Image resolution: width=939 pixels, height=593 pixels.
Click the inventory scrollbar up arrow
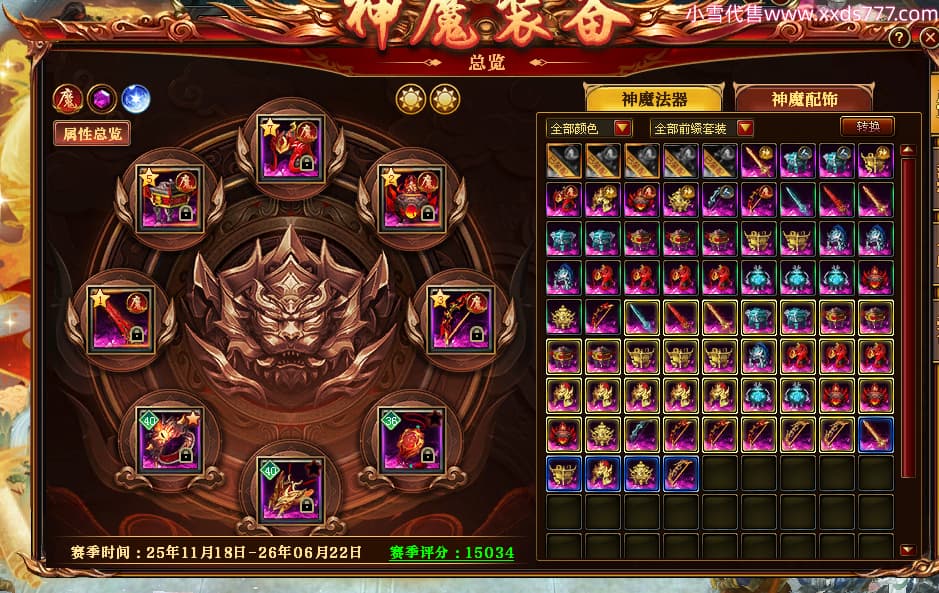point(907,151)
